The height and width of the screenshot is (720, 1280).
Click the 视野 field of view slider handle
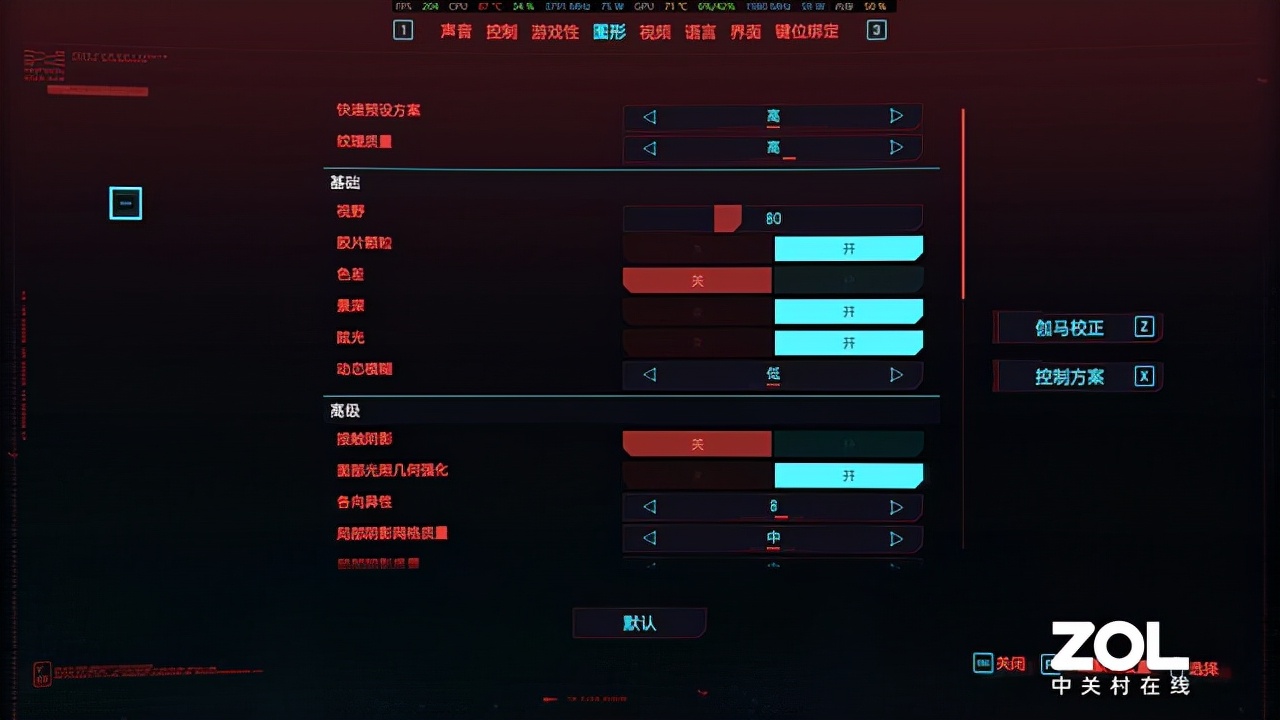[727, 217]
